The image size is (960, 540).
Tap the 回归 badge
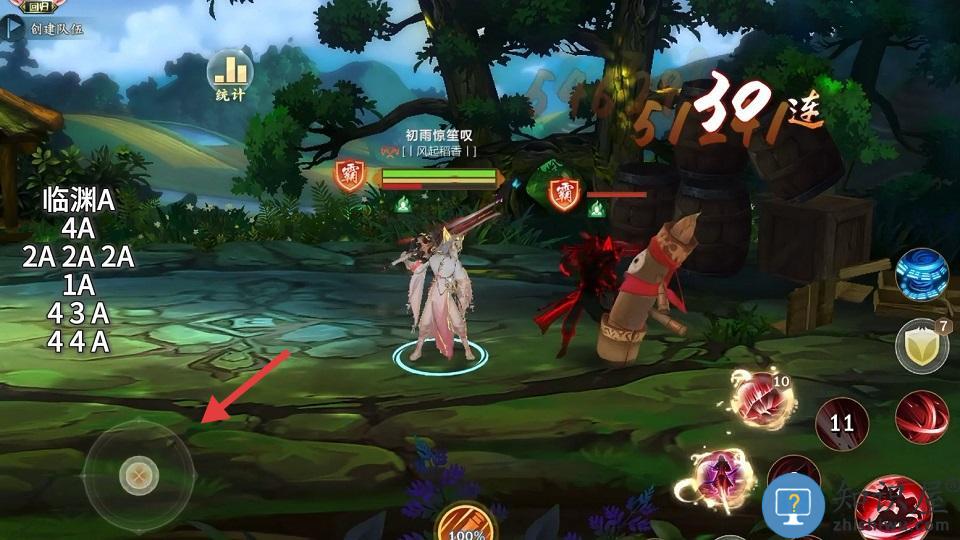pos(40,6)
